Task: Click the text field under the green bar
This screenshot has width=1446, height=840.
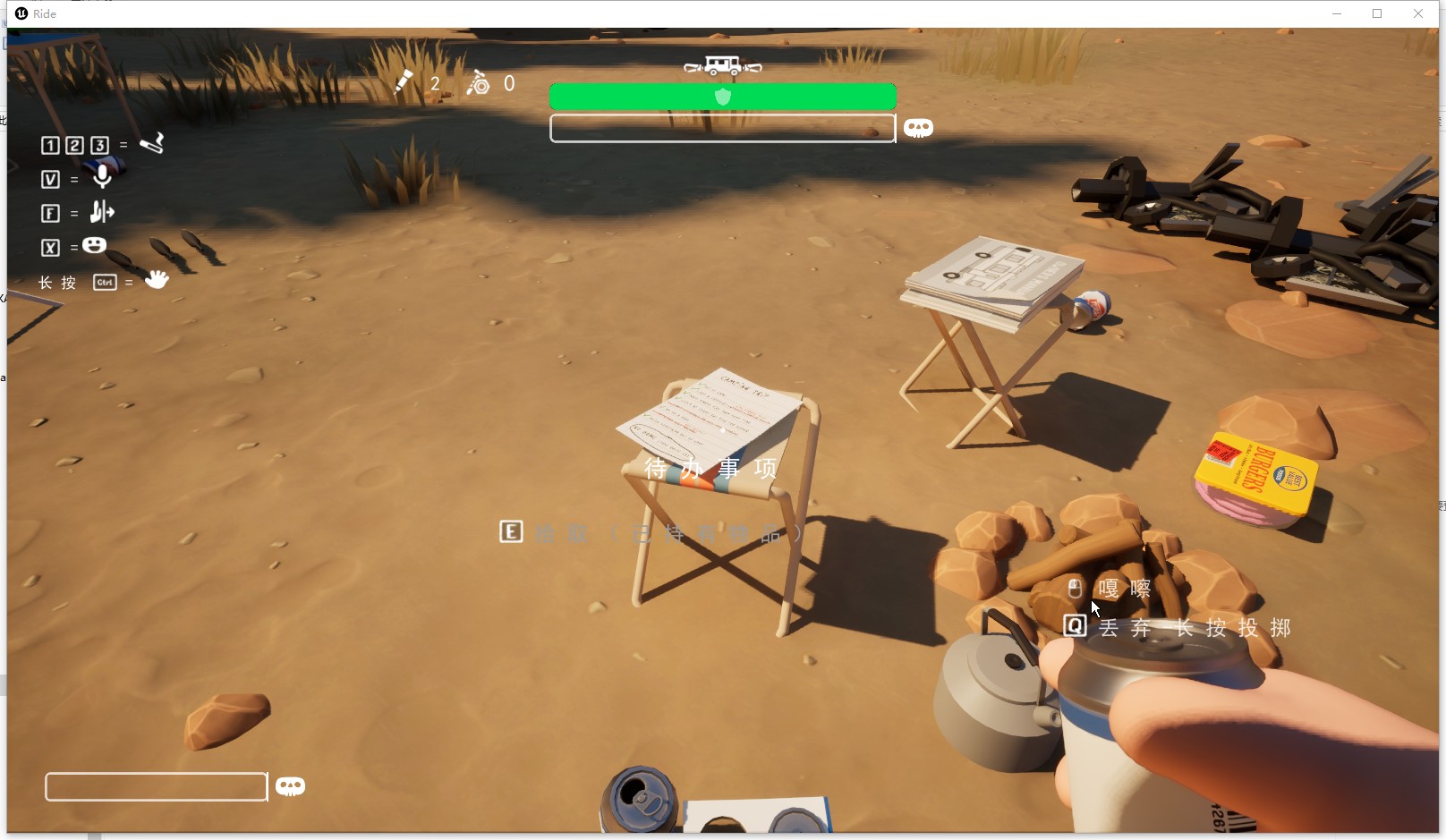Action: [x=722, y=129]
